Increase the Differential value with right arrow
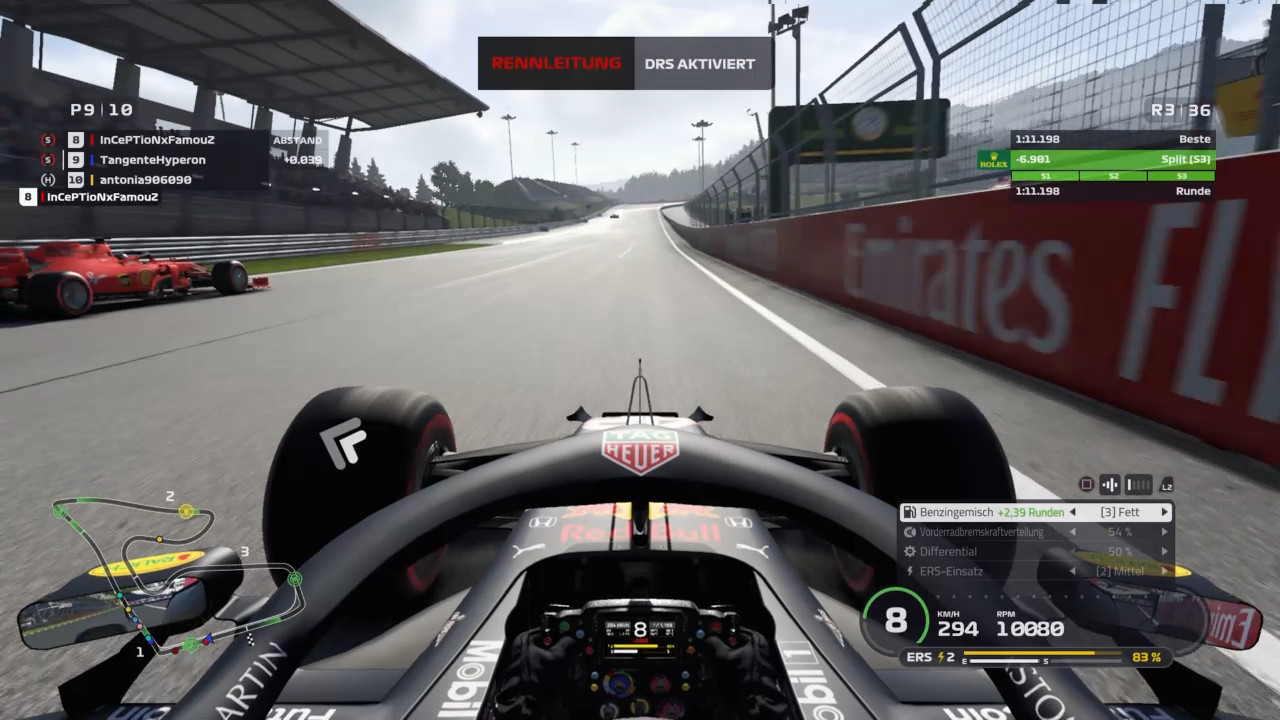Image resolution: width=1280 pixels, height=720 pixels. tap(1164, 551)
